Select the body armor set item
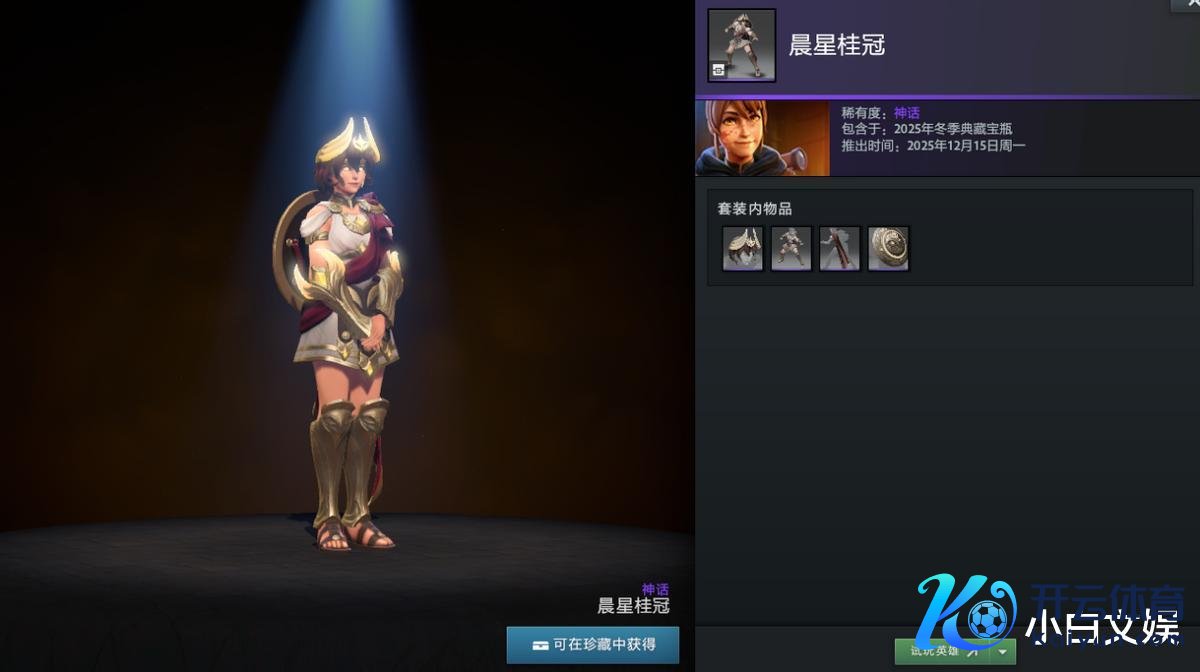The height and width of the screenshot is (672, 1200). 791,248
